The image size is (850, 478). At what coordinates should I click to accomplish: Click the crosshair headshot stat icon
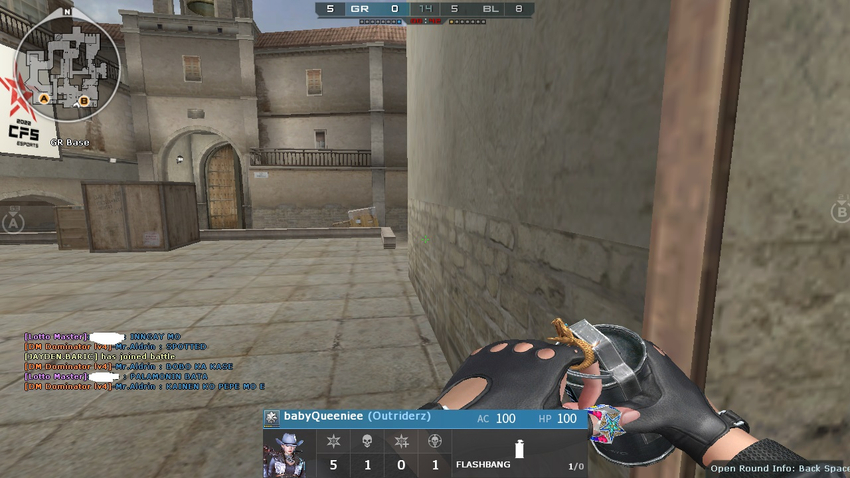click(x=434, y=441)
